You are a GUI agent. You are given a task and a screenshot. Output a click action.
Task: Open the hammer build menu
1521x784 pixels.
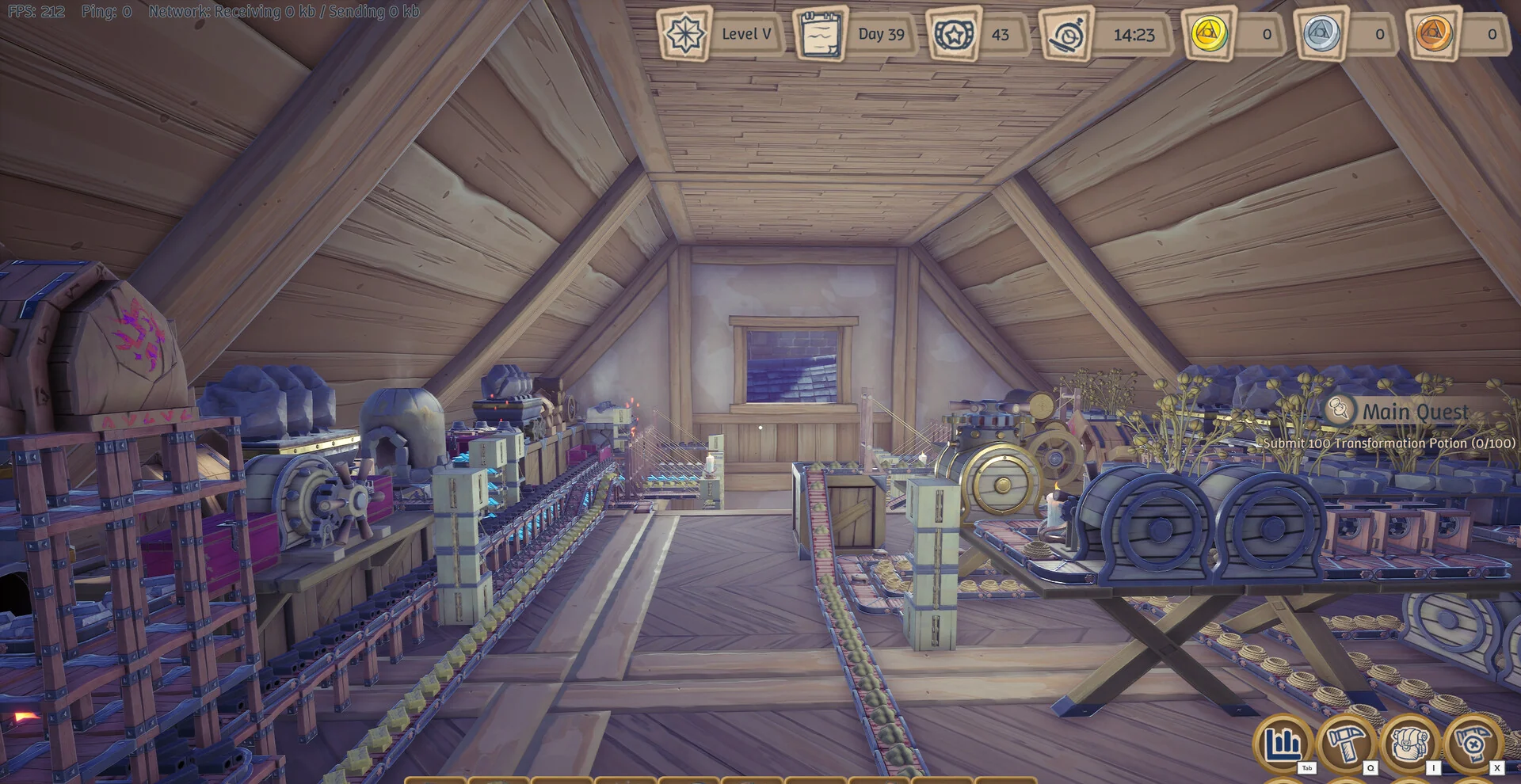[1345, 744]
